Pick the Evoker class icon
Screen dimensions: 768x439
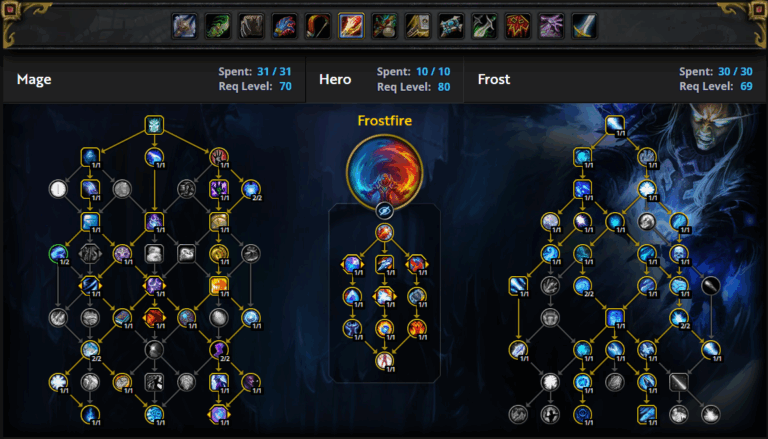284,25
